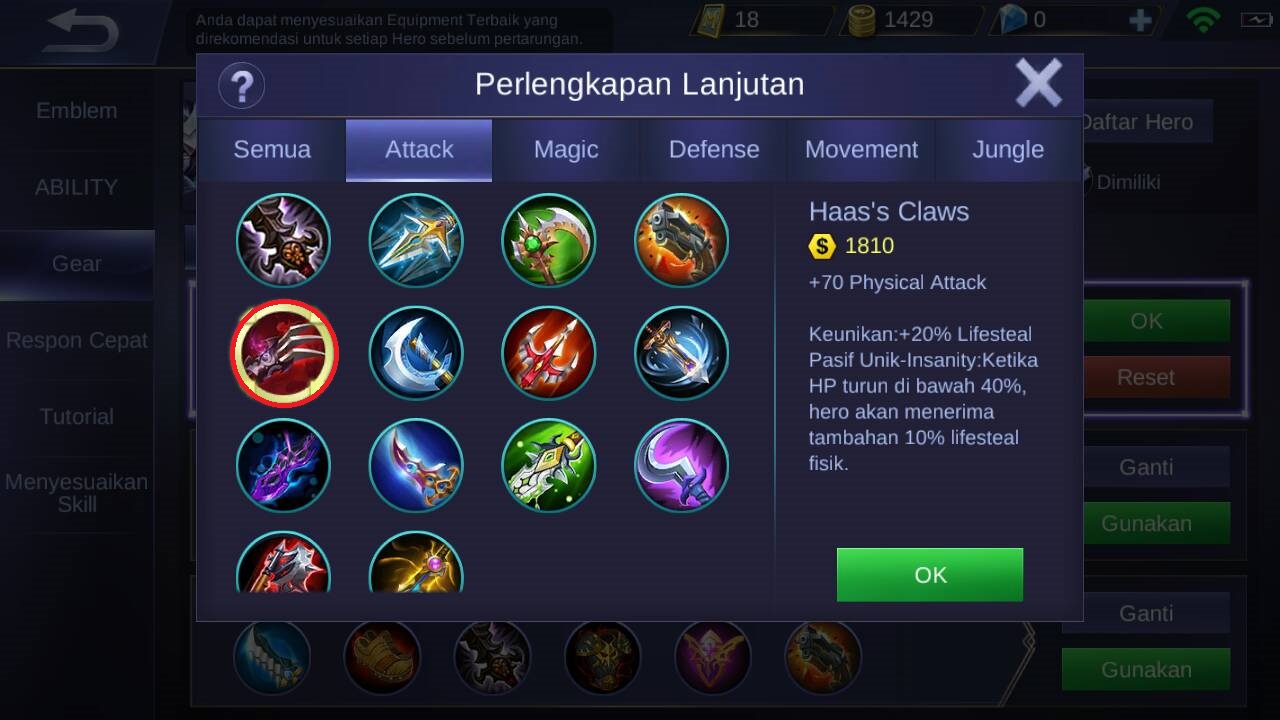Confirm with the green OK button in dialog
This screenshot has width=1280, height=720.
[930, 575]
